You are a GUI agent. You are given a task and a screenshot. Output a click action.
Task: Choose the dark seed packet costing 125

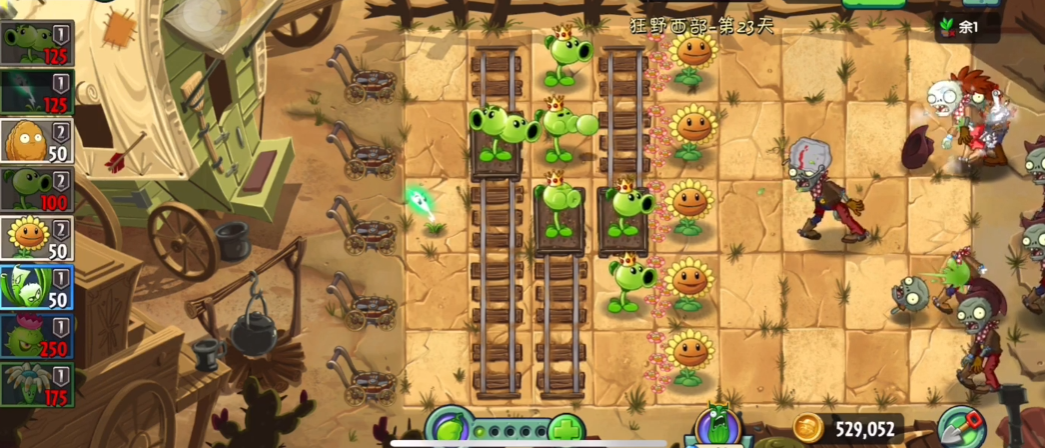point(37,92)
